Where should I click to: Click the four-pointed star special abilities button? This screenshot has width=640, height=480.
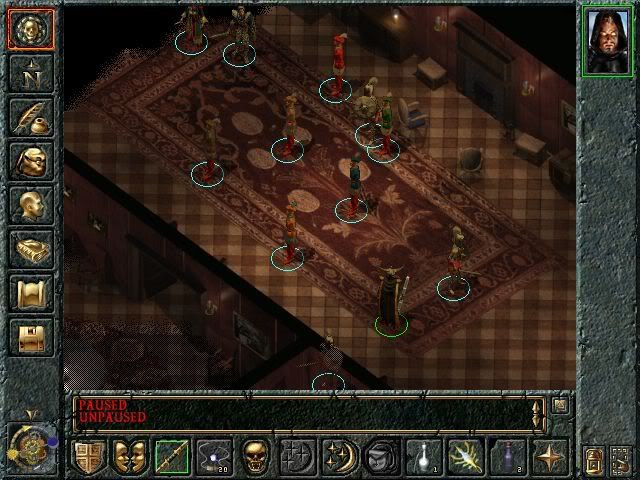pyautogui.click(x=550, y=457)
